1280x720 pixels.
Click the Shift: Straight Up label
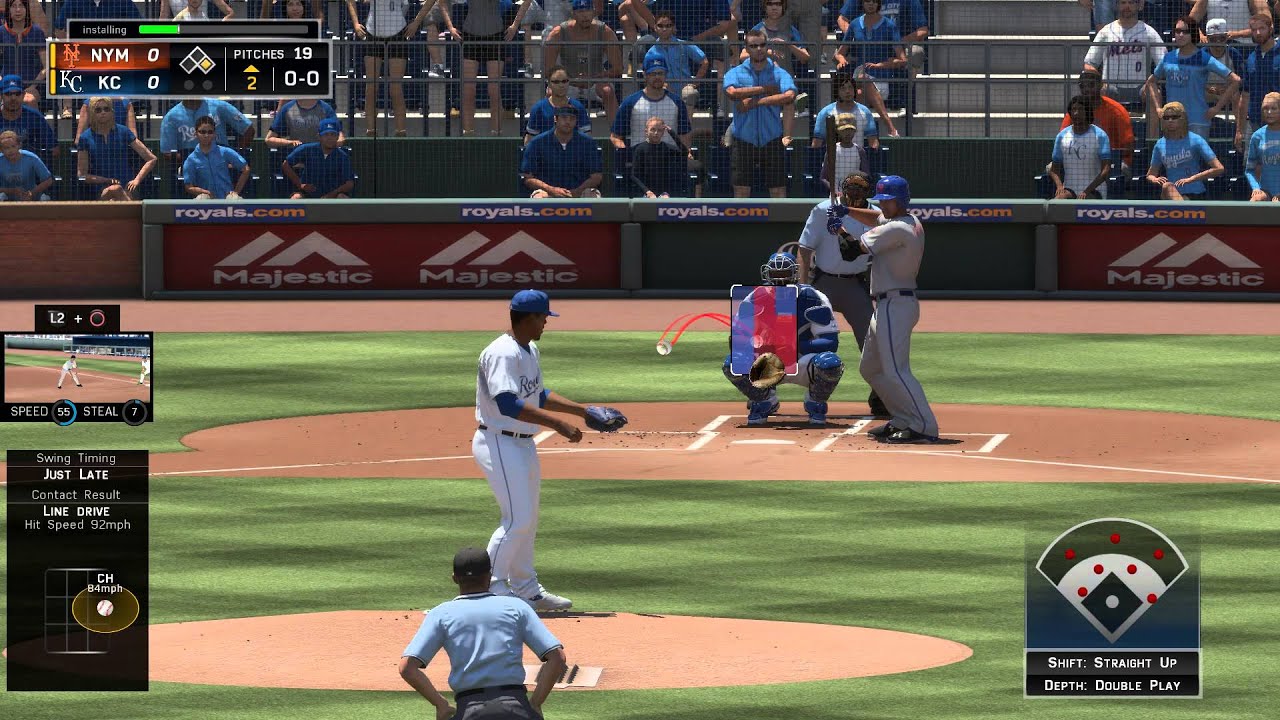(x=1112, y=662)
